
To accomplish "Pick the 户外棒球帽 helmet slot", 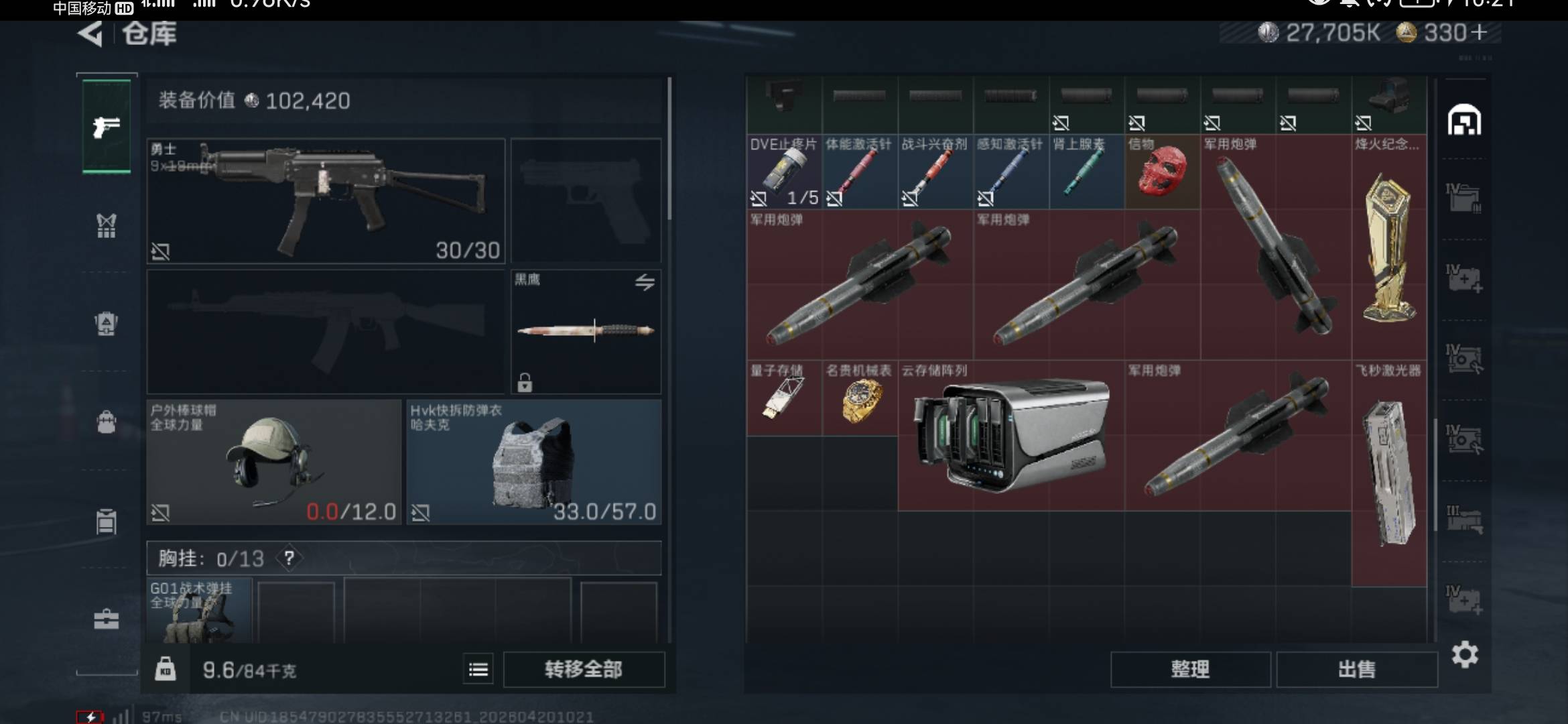I will 273,462.
